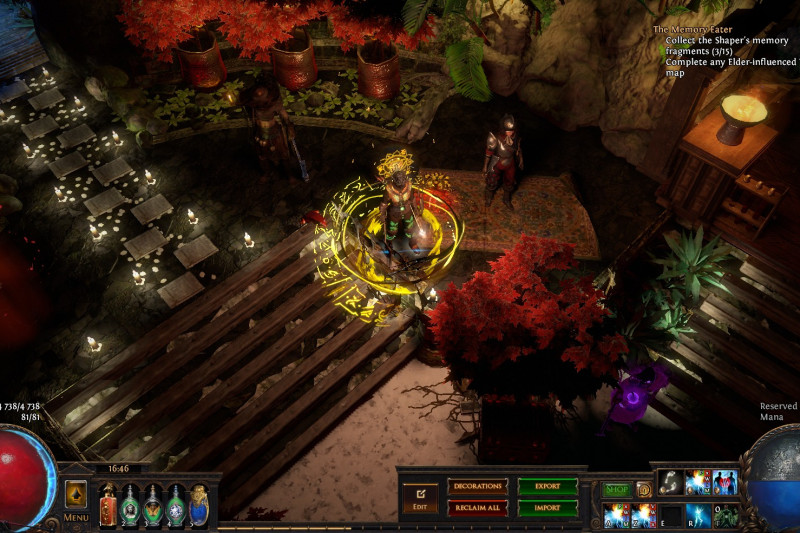Select the footprints move skill icon
Image resolution: width=800 pixels, height=533 pixels.
[669, 482]
